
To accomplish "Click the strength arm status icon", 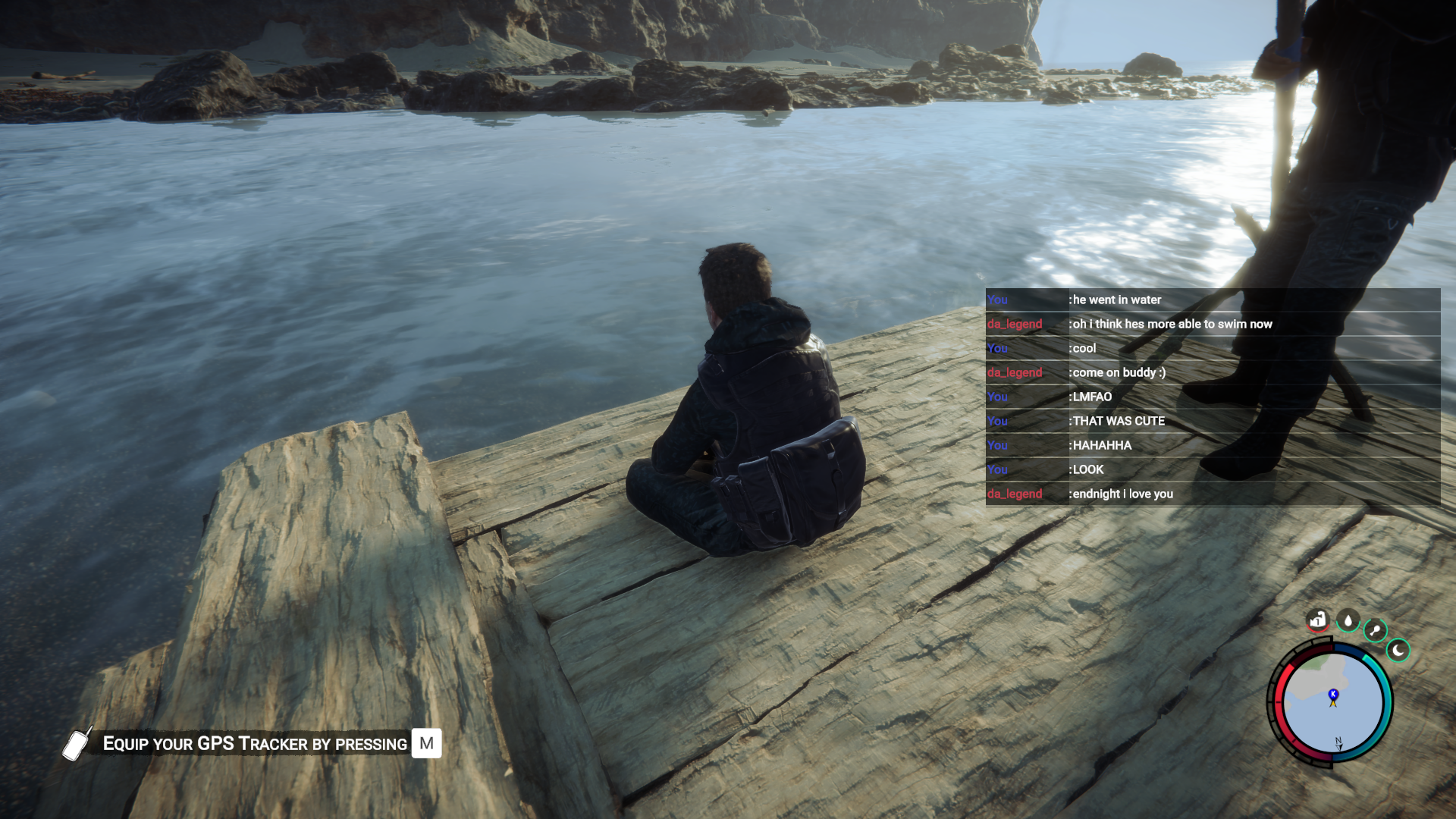I will 1318,620.
